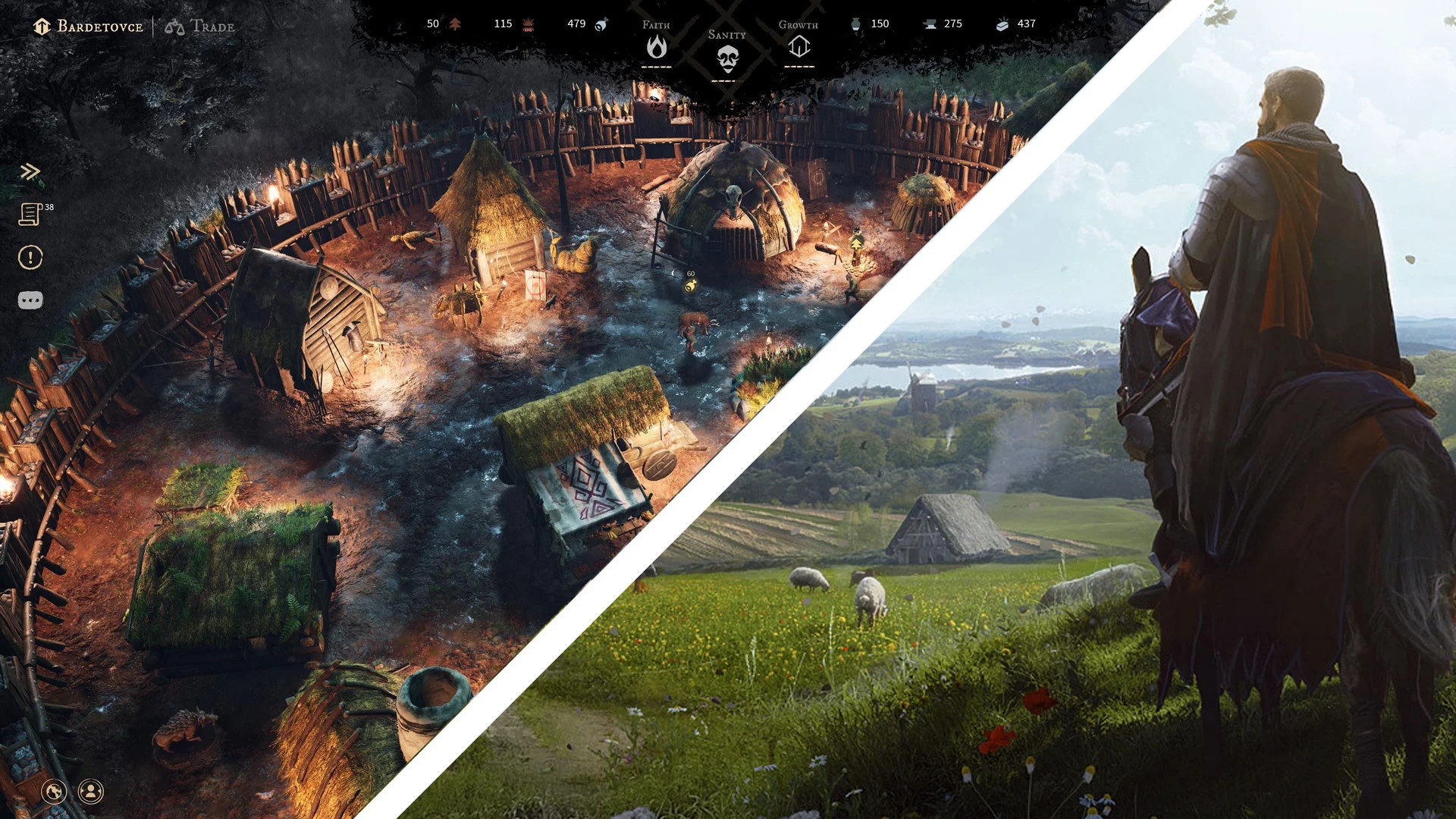The image size is (1456, 819).
Task: Click the 115 resource counter
Action: [503, 24]
